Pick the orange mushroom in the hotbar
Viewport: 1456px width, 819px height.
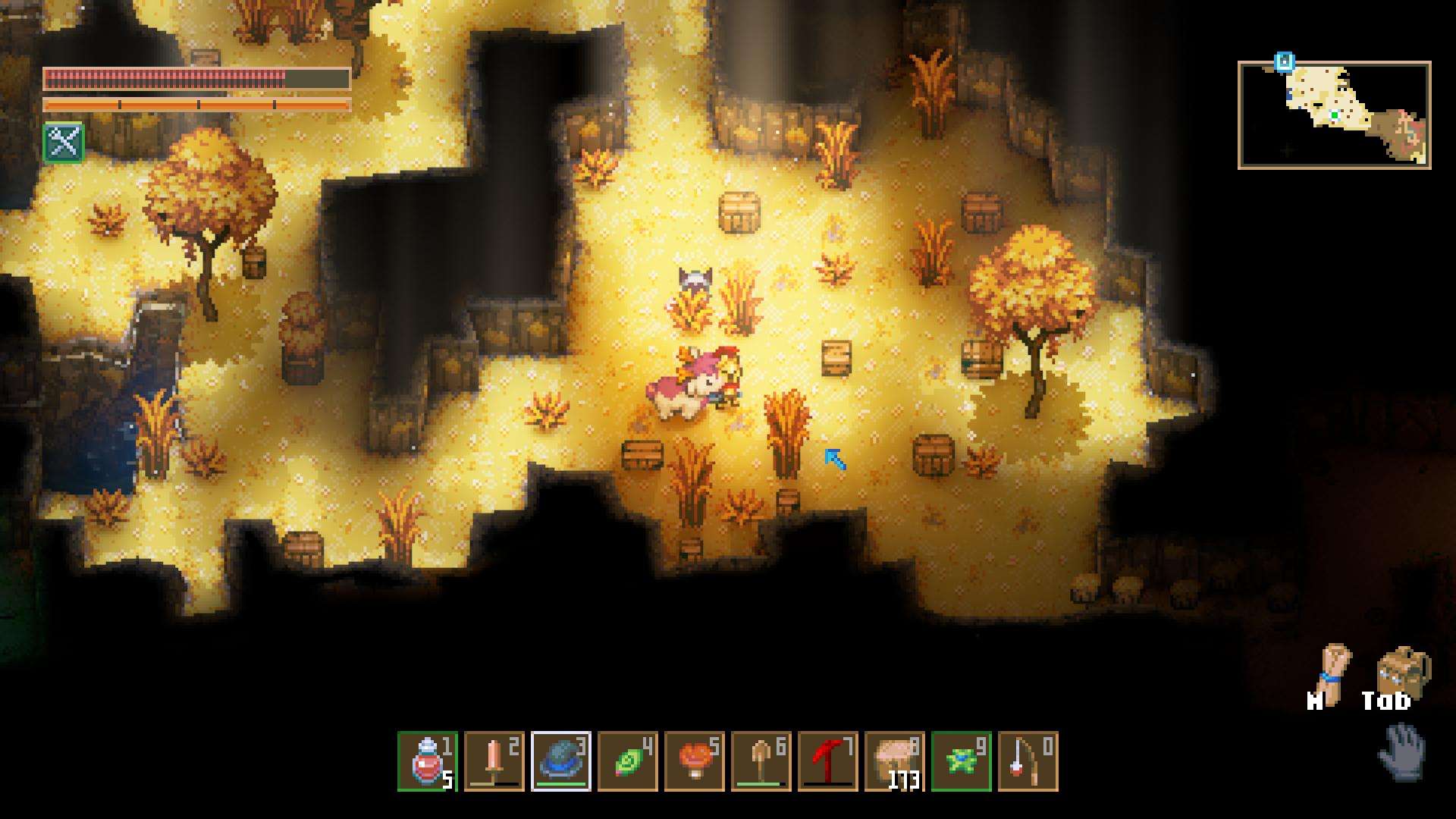695,761
